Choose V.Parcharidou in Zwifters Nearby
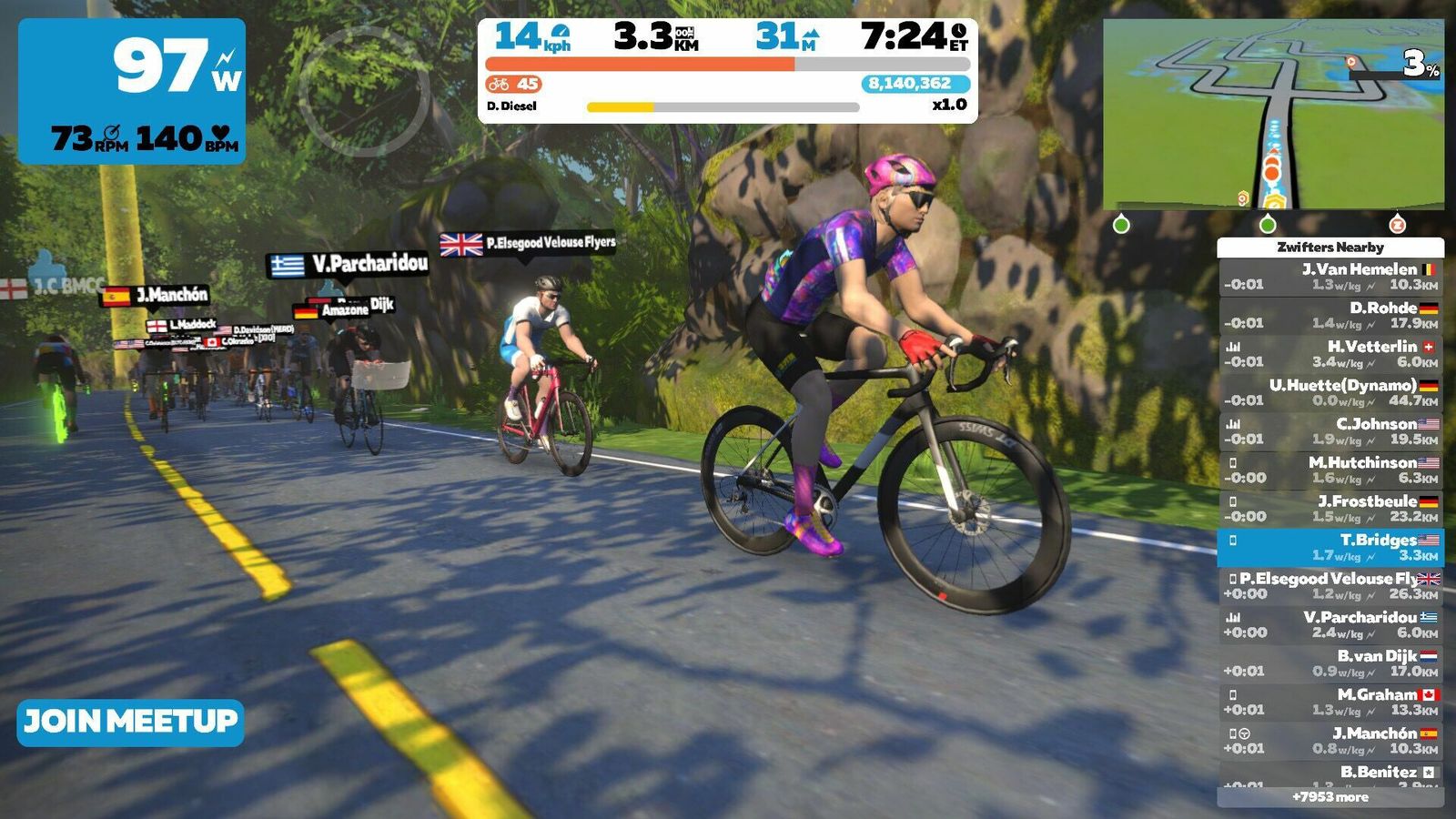 (x=1330, y=625)
